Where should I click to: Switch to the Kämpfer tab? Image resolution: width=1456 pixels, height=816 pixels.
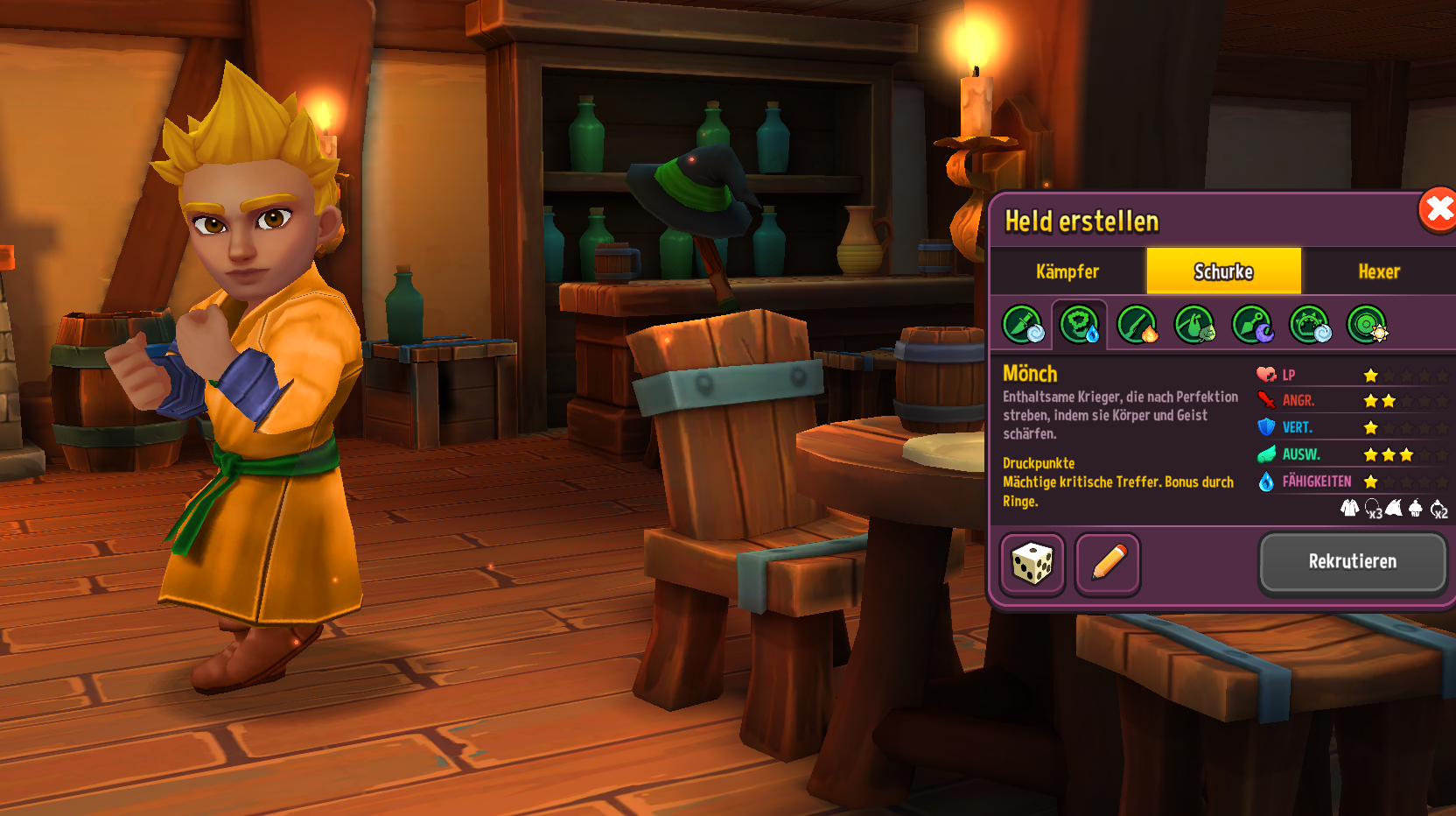(x=1067, y=271)
